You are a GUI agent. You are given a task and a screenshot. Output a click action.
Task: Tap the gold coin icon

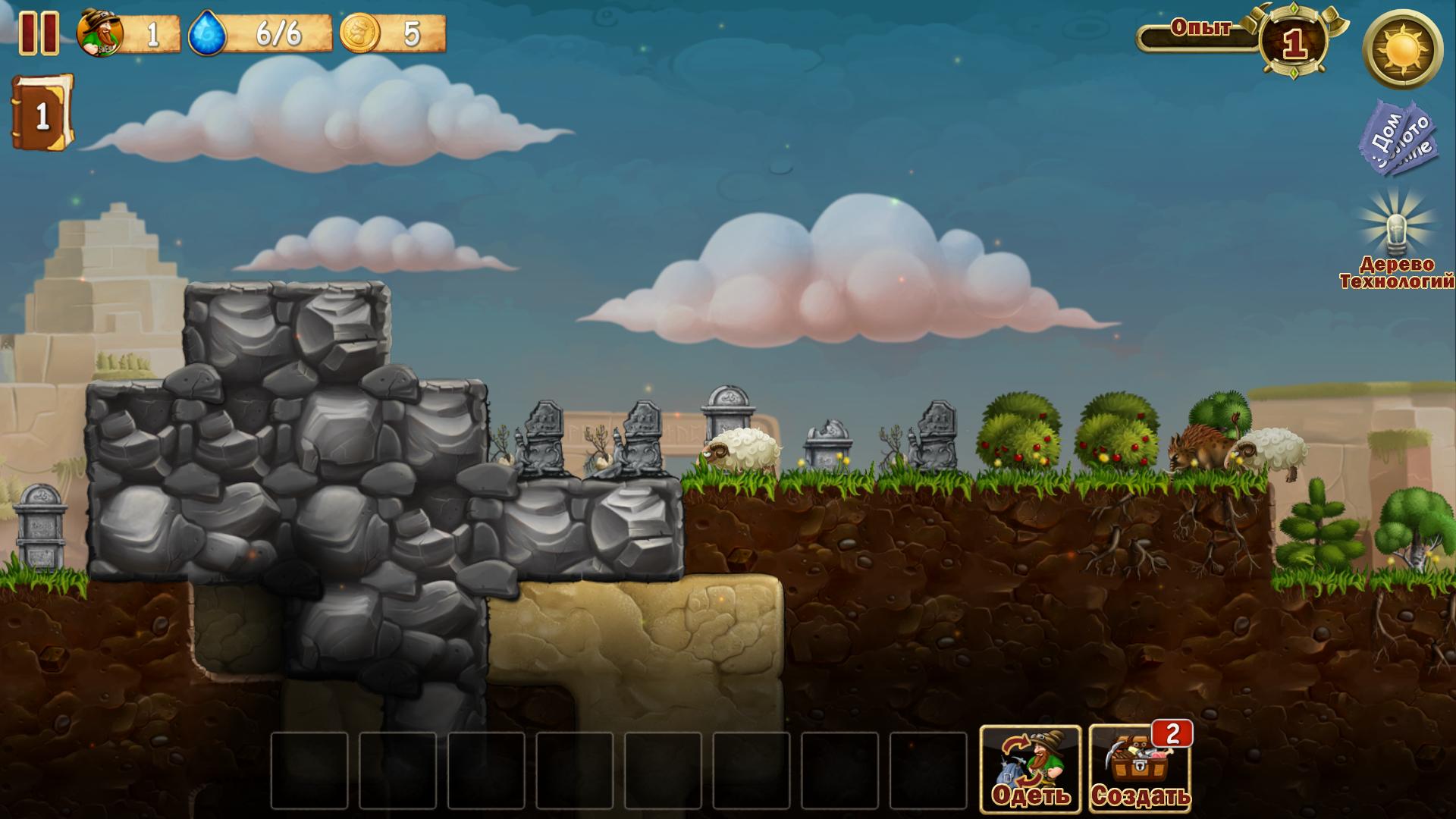pyautogui.click(x=359, y=33)
